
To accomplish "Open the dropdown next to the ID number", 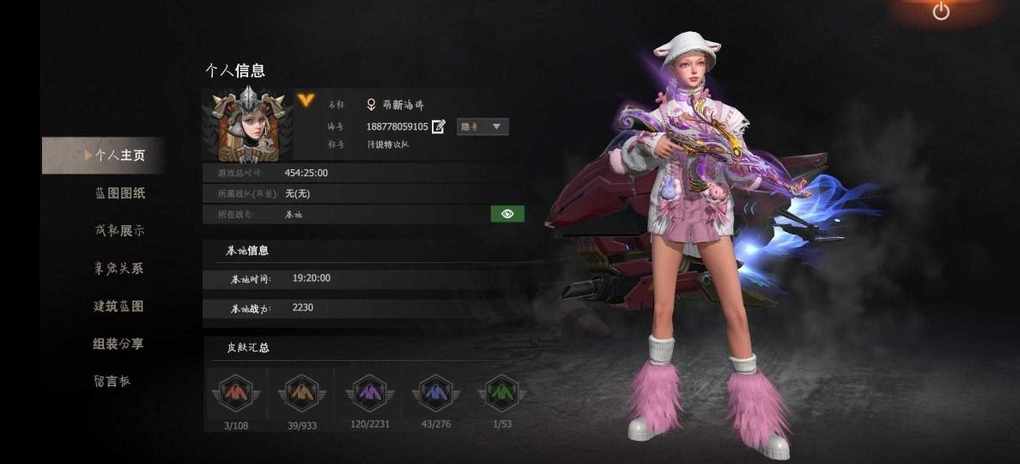I will 483,127.
